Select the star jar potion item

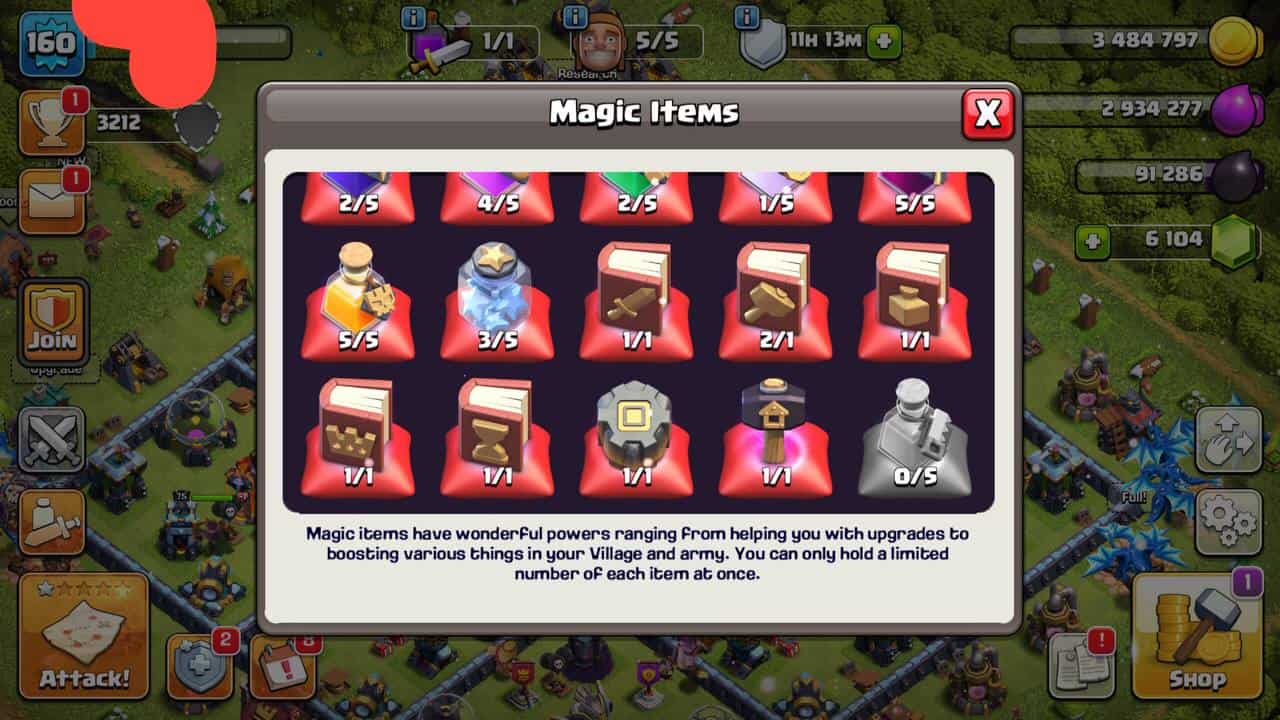click(497, 300)
